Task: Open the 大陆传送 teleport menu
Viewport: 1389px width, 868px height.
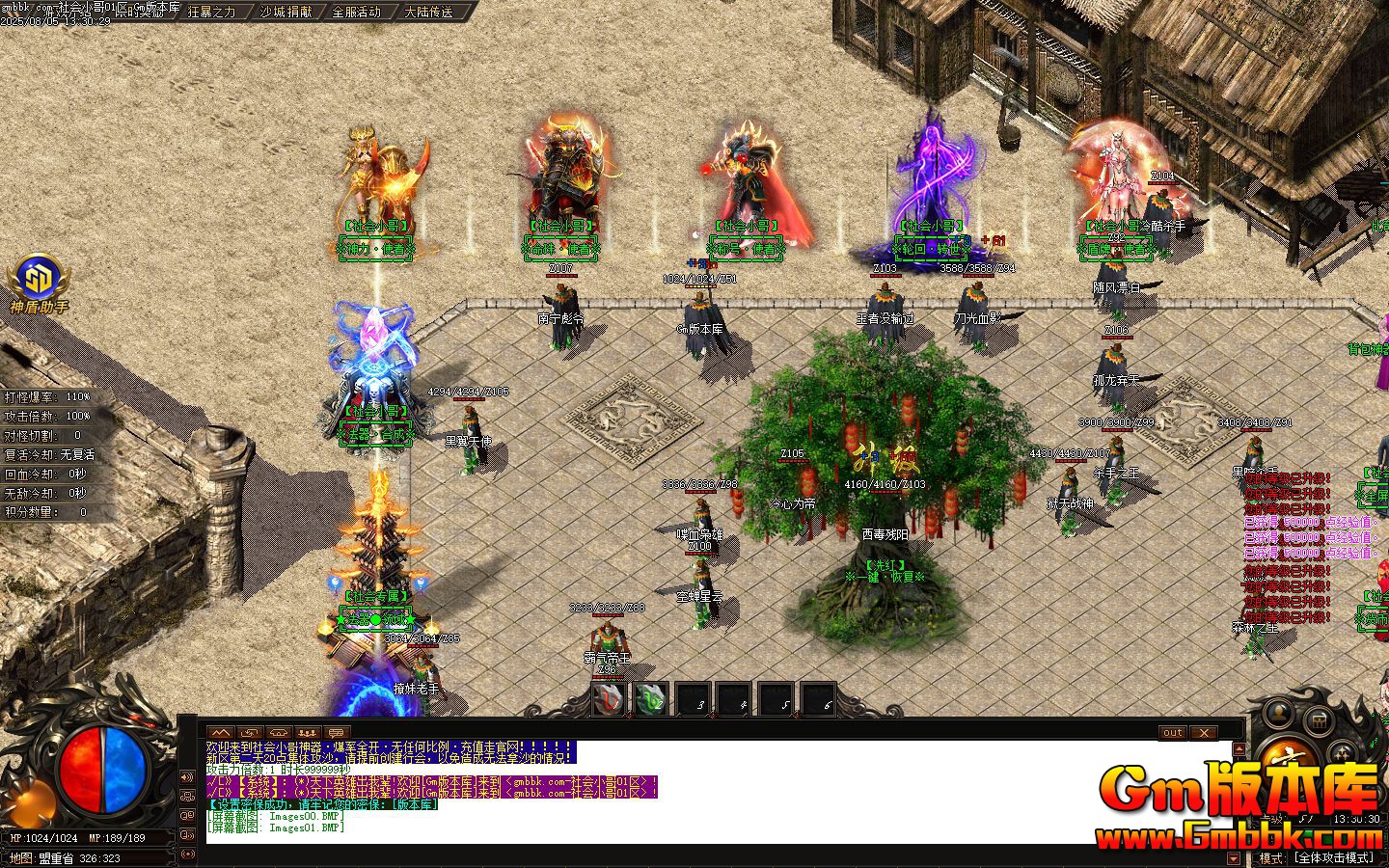Action: coord(428,12)
